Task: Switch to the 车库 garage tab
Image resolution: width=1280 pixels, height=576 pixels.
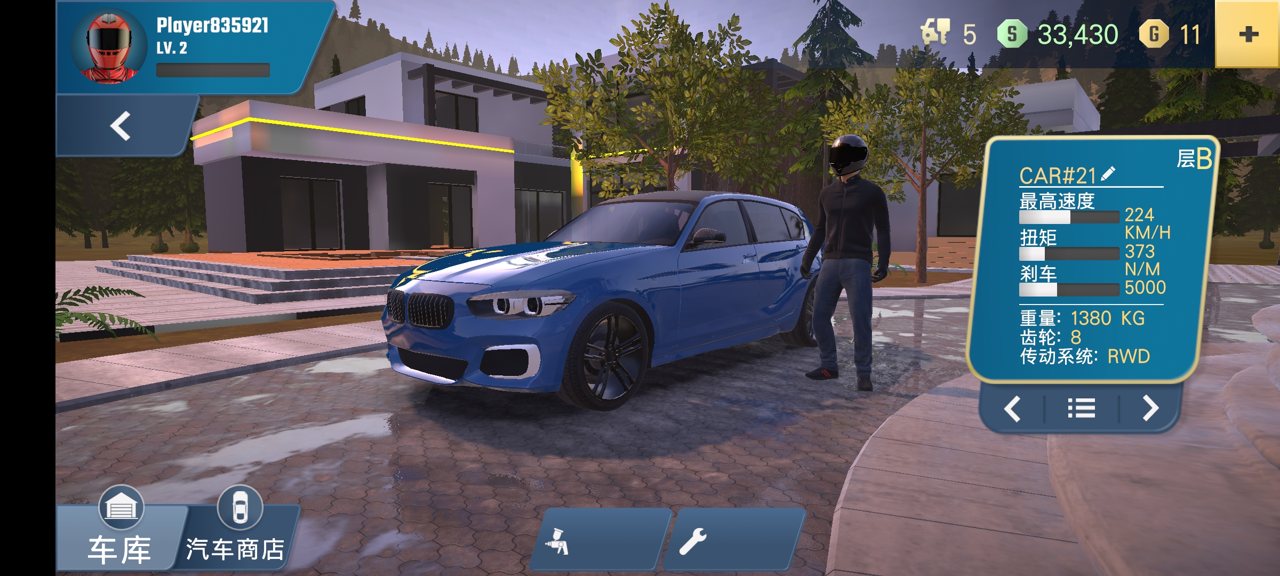Action: pos(120,535)
